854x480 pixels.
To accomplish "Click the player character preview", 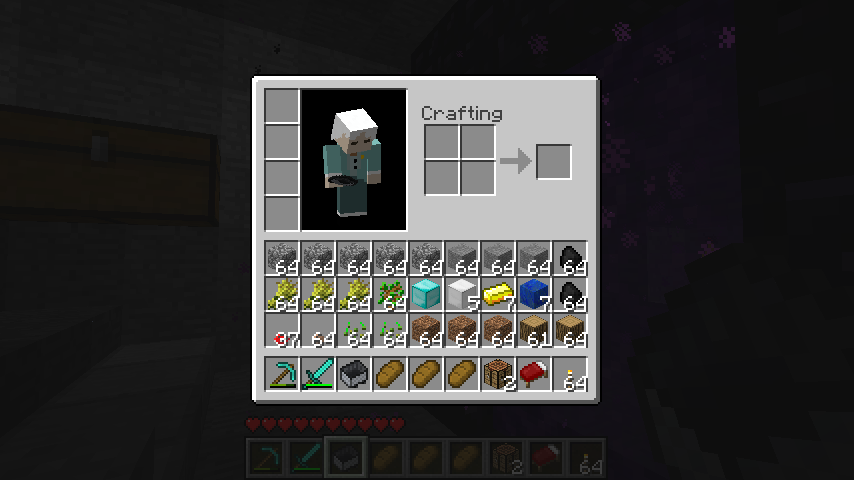I will coord(354,160).
